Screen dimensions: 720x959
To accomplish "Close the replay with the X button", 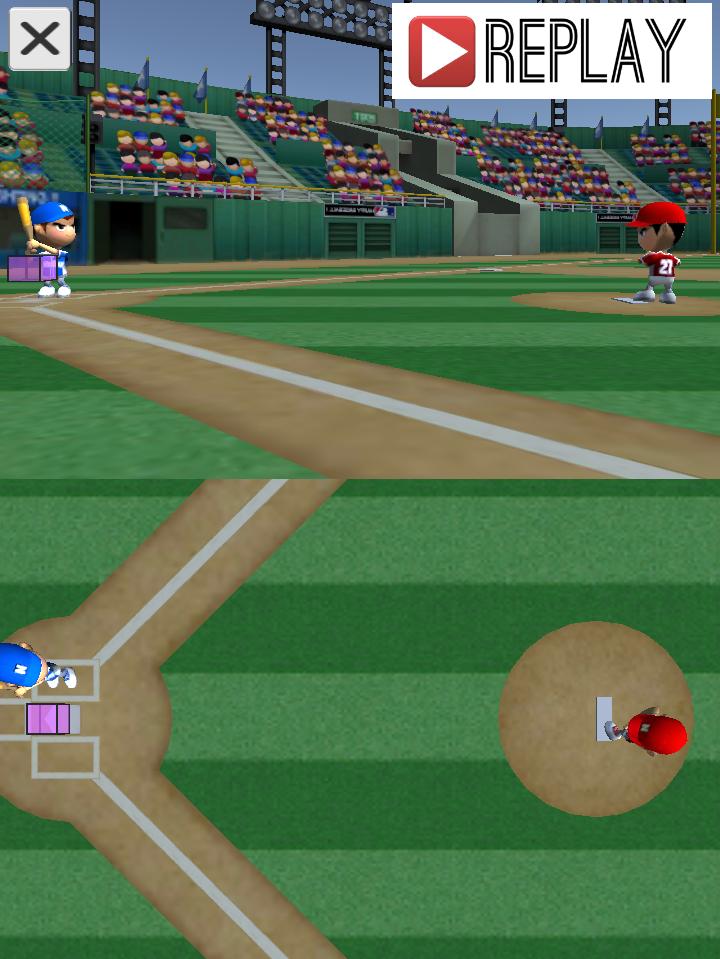I will click(x=40, y=40).
